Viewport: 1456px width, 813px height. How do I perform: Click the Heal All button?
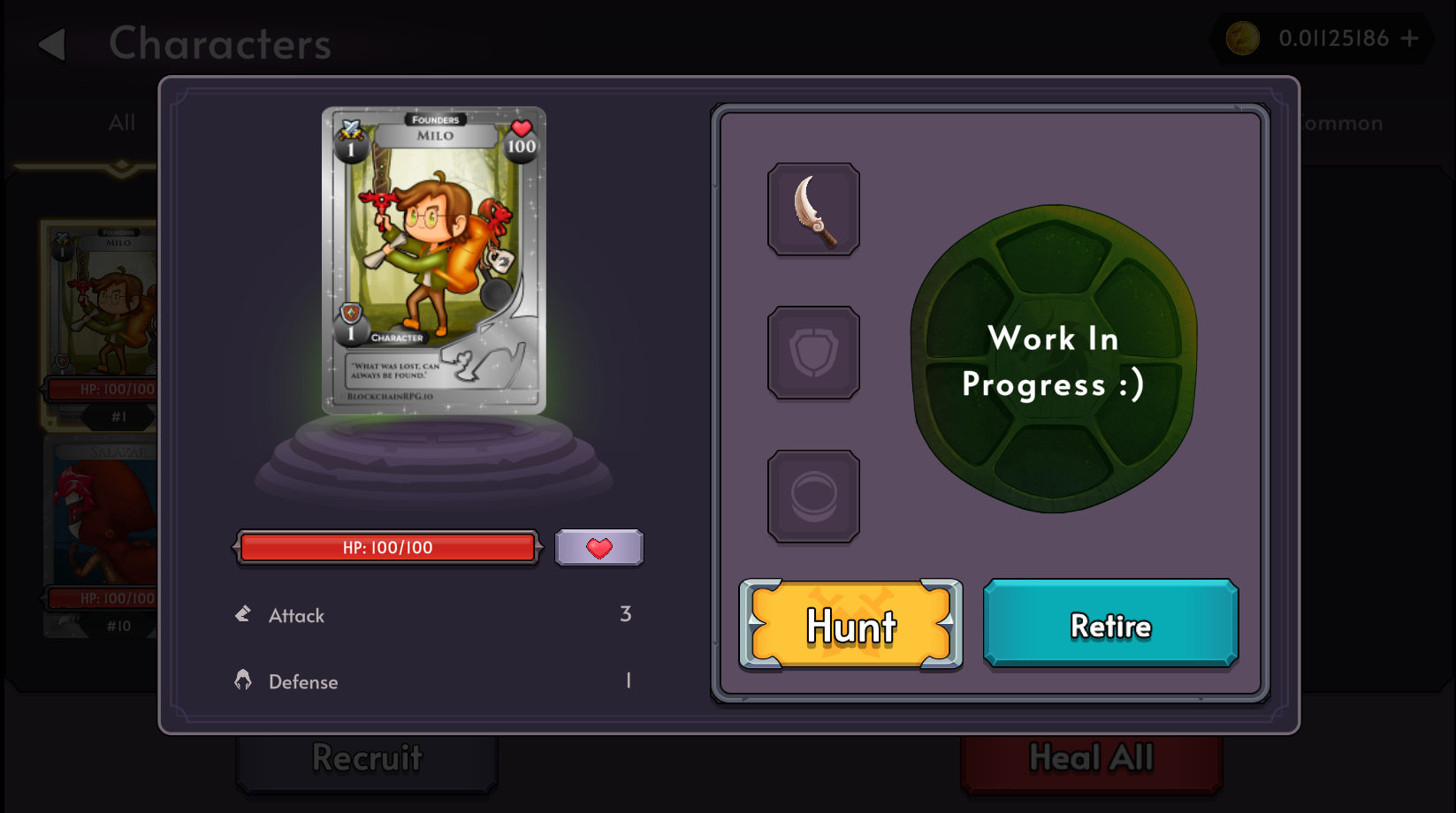tap(1091, 758)
